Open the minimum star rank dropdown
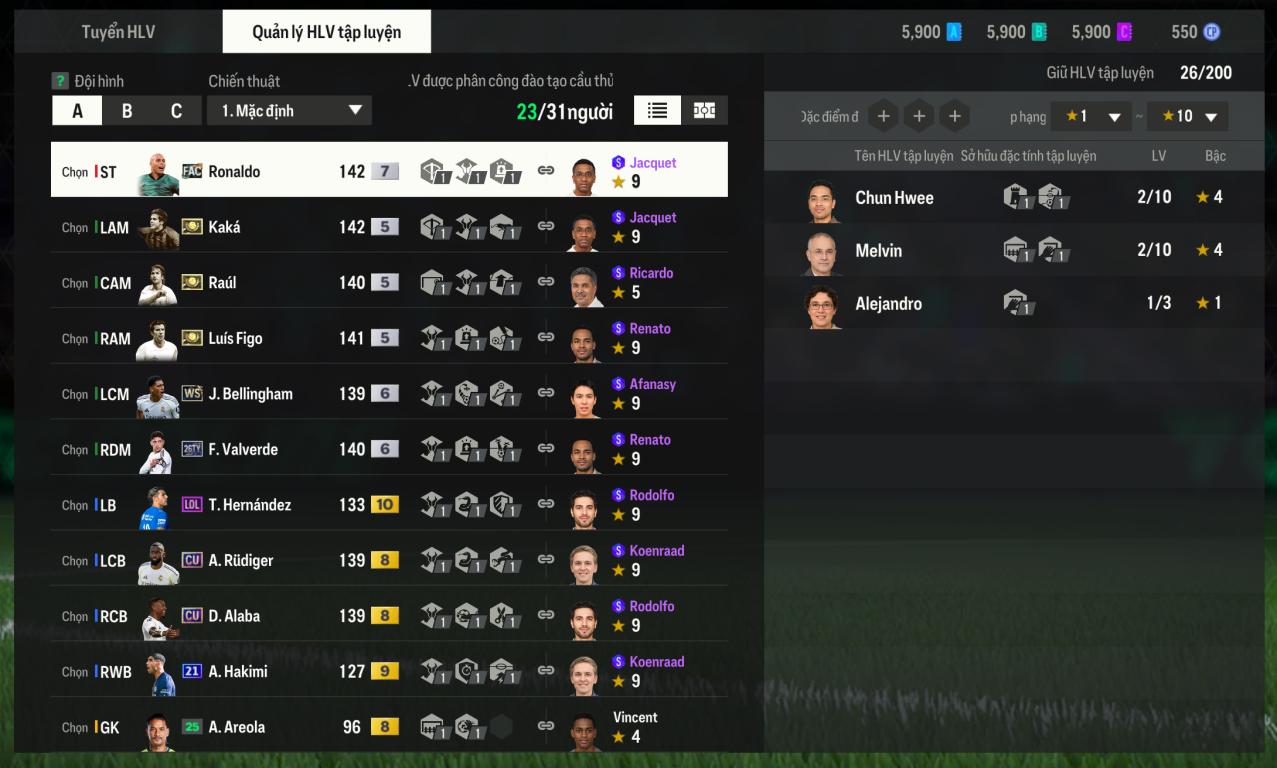This screenshot has width=1277, height=768. (1091, 117)
